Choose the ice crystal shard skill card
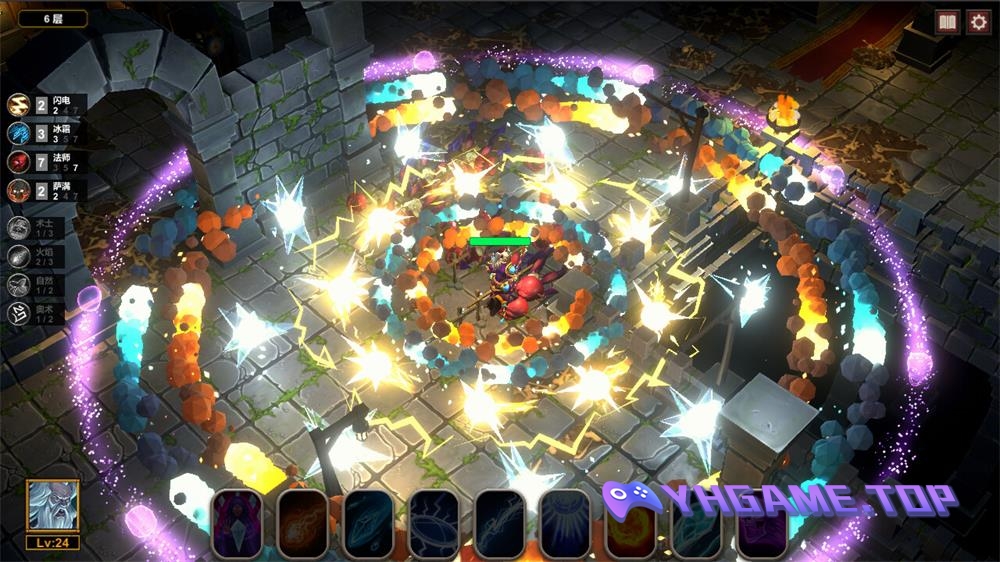 tap(368, 522)
